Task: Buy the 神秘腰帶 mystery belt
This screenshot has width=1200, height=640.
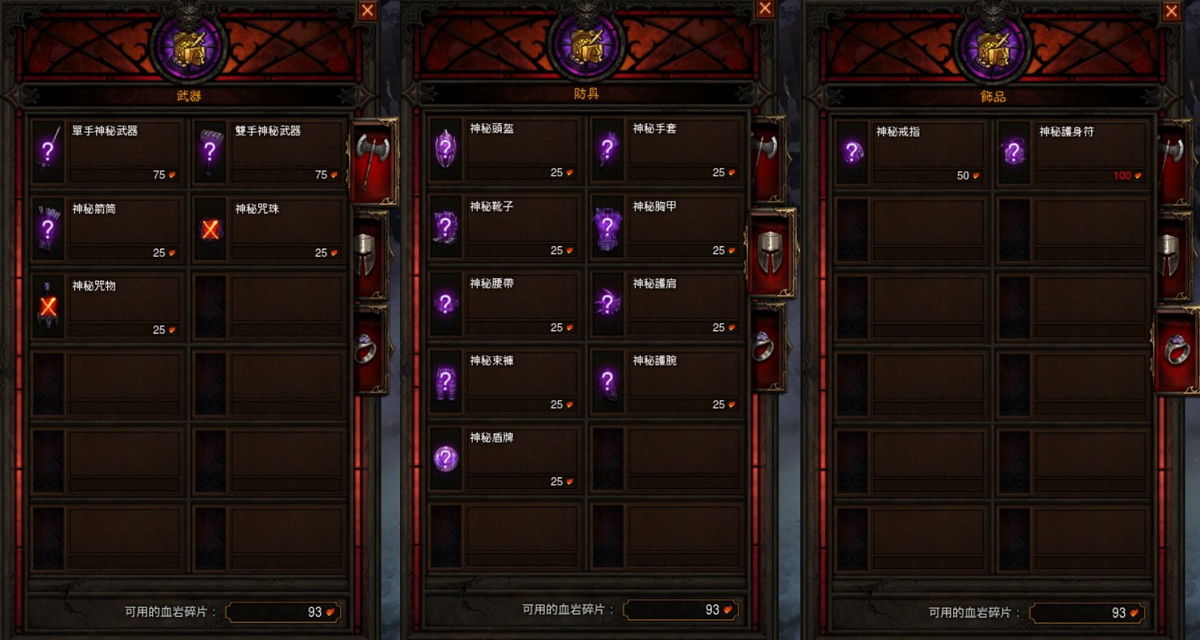Action: point(505,305)
